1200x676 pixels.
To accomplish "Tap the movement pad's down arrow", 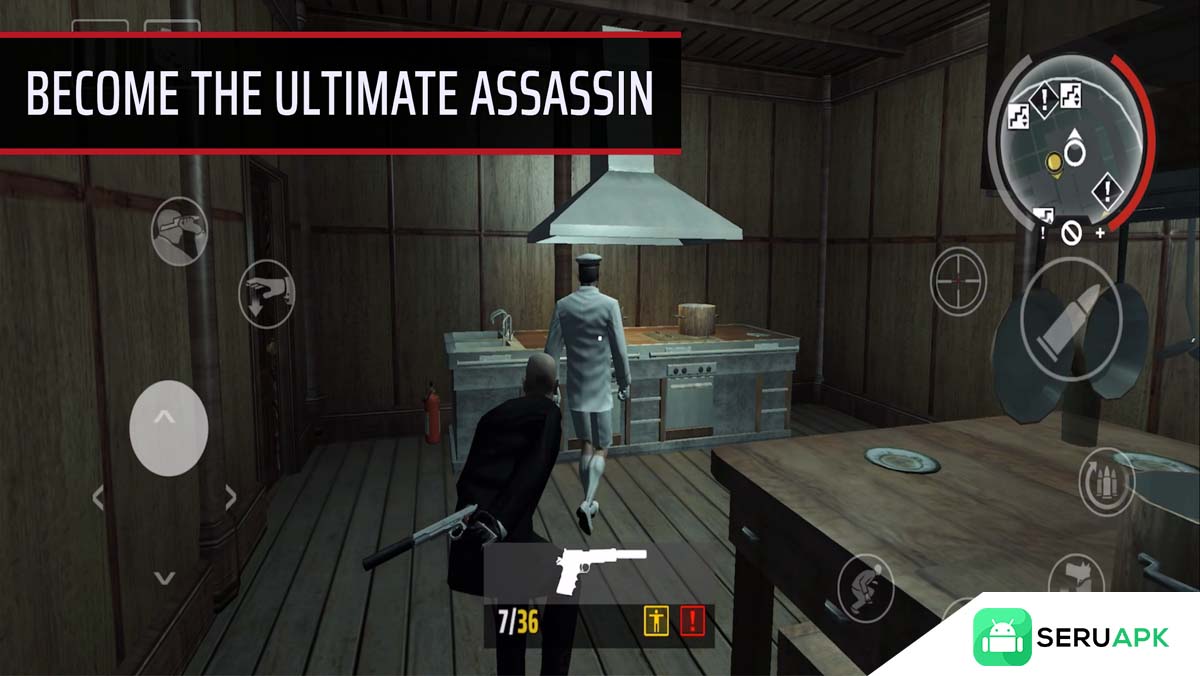I will [165, 577].
